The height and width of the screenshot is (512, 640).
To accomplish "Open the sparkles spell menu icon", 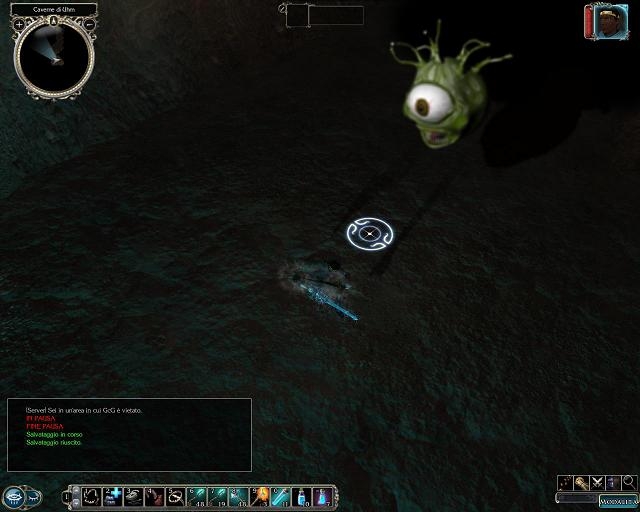I will pyautogui.click(x=565, y=482).
